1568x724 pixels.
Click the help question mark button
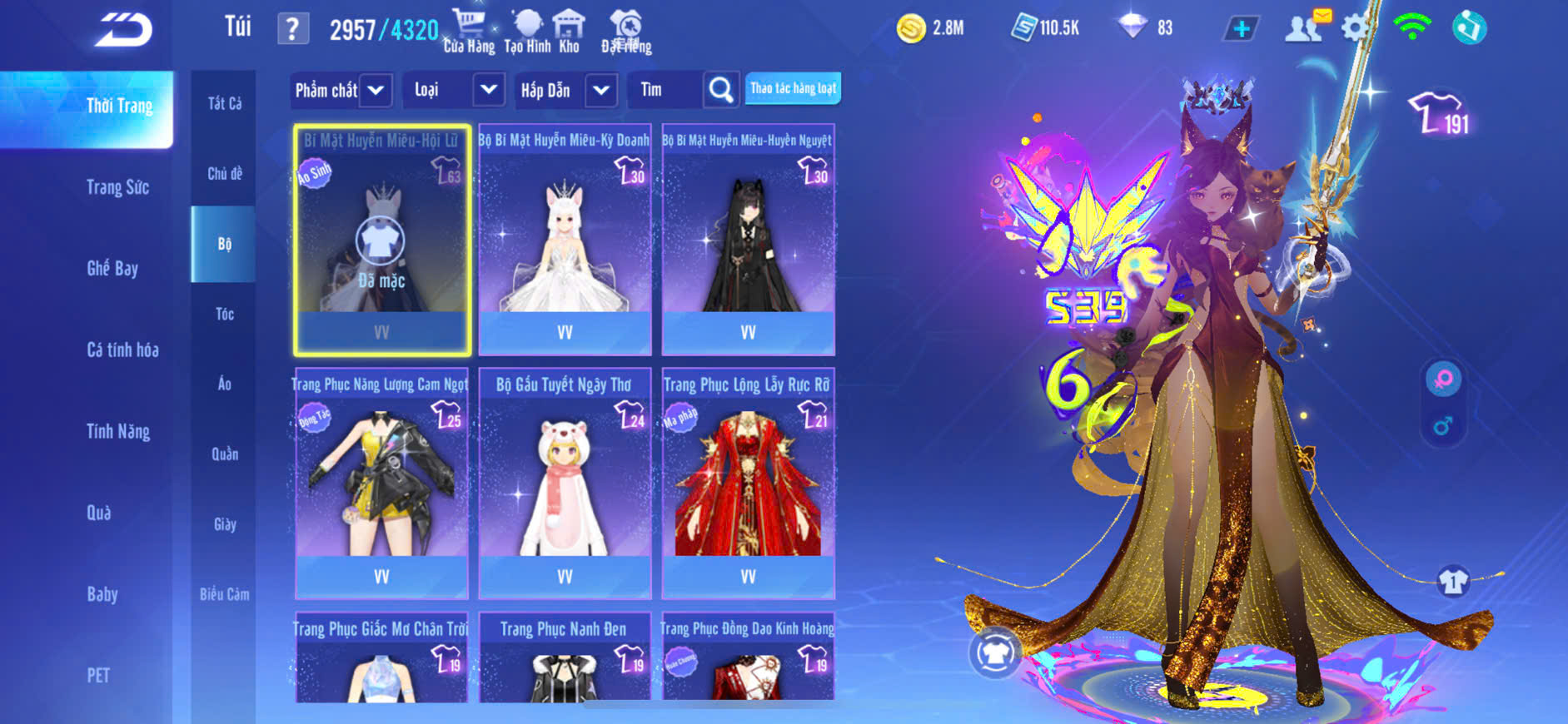[292, 30]
